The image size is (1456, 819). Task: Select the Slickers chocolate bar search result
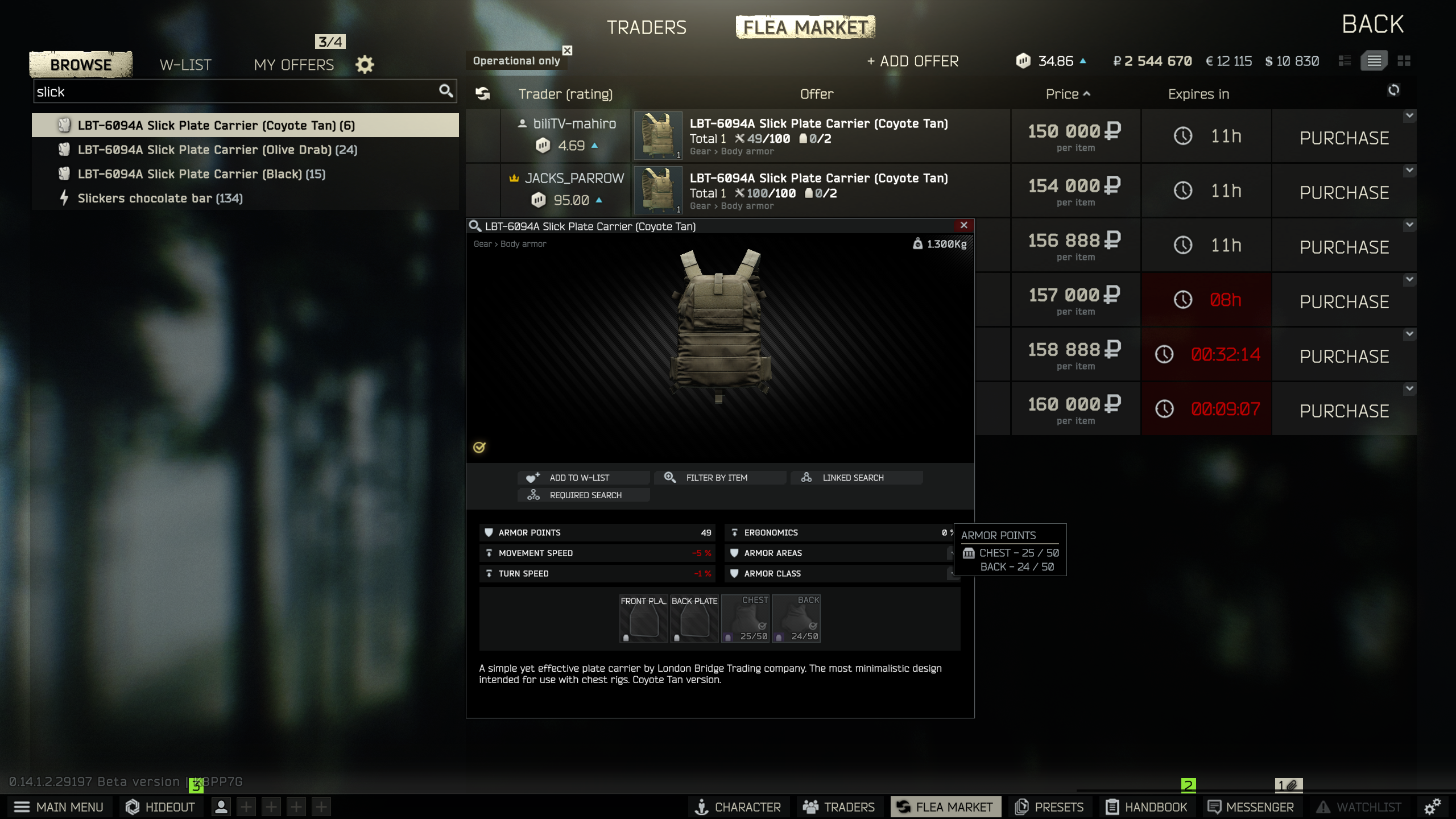(161, 198)
